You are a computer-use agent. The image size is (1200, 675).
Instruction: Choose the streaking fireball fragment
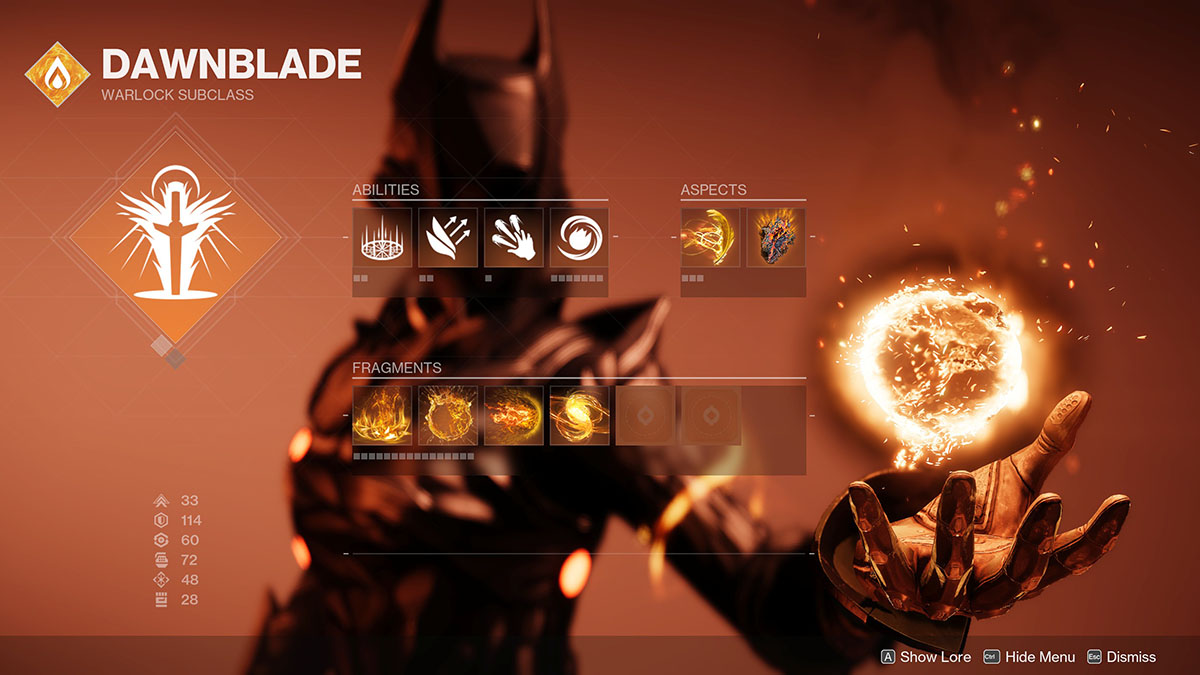(514, 415)
